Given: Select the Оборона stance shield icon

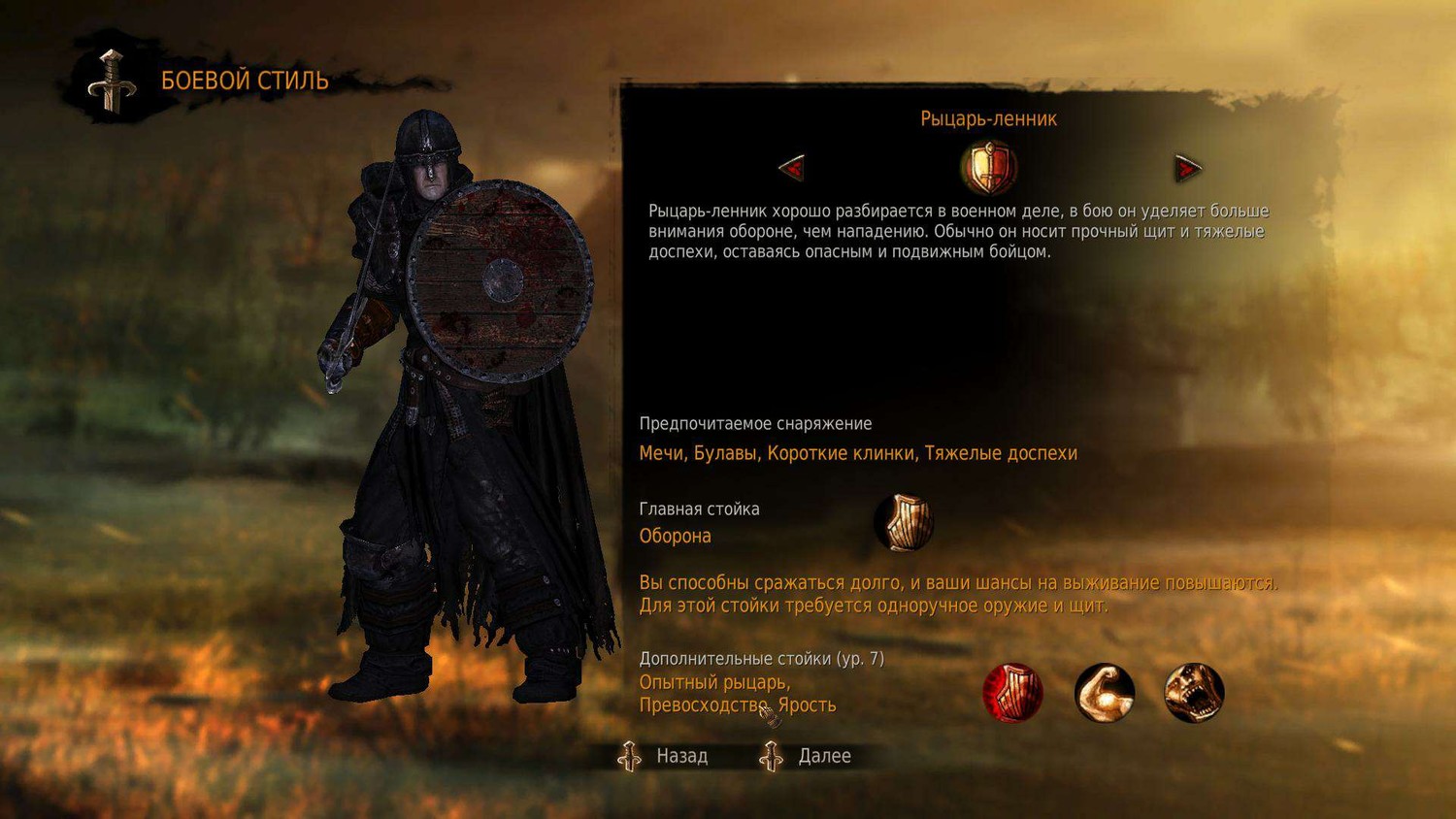Looking at the screenshot, I should [903, 521].
